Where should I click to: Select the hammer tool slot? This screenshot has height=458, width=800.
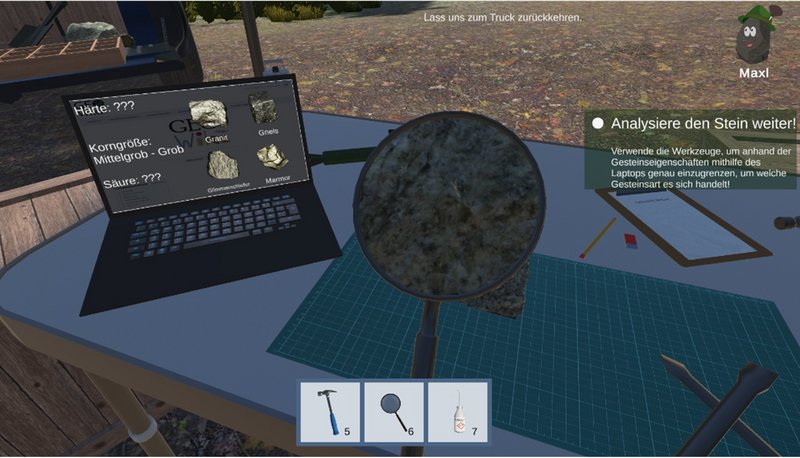click(331, 412)
